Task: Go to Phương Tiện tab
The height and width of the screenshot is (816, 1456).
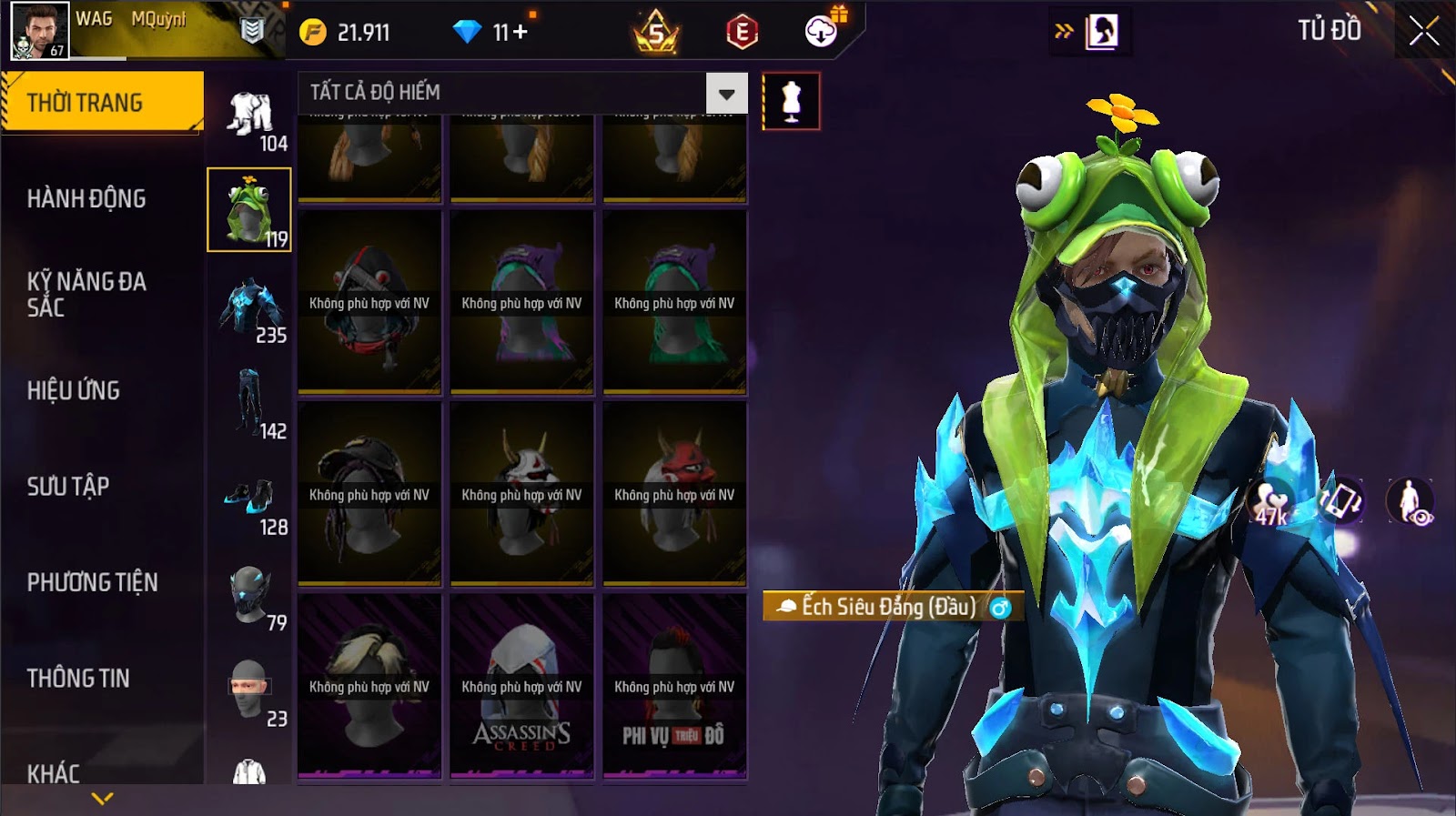Action: point(92,582)
